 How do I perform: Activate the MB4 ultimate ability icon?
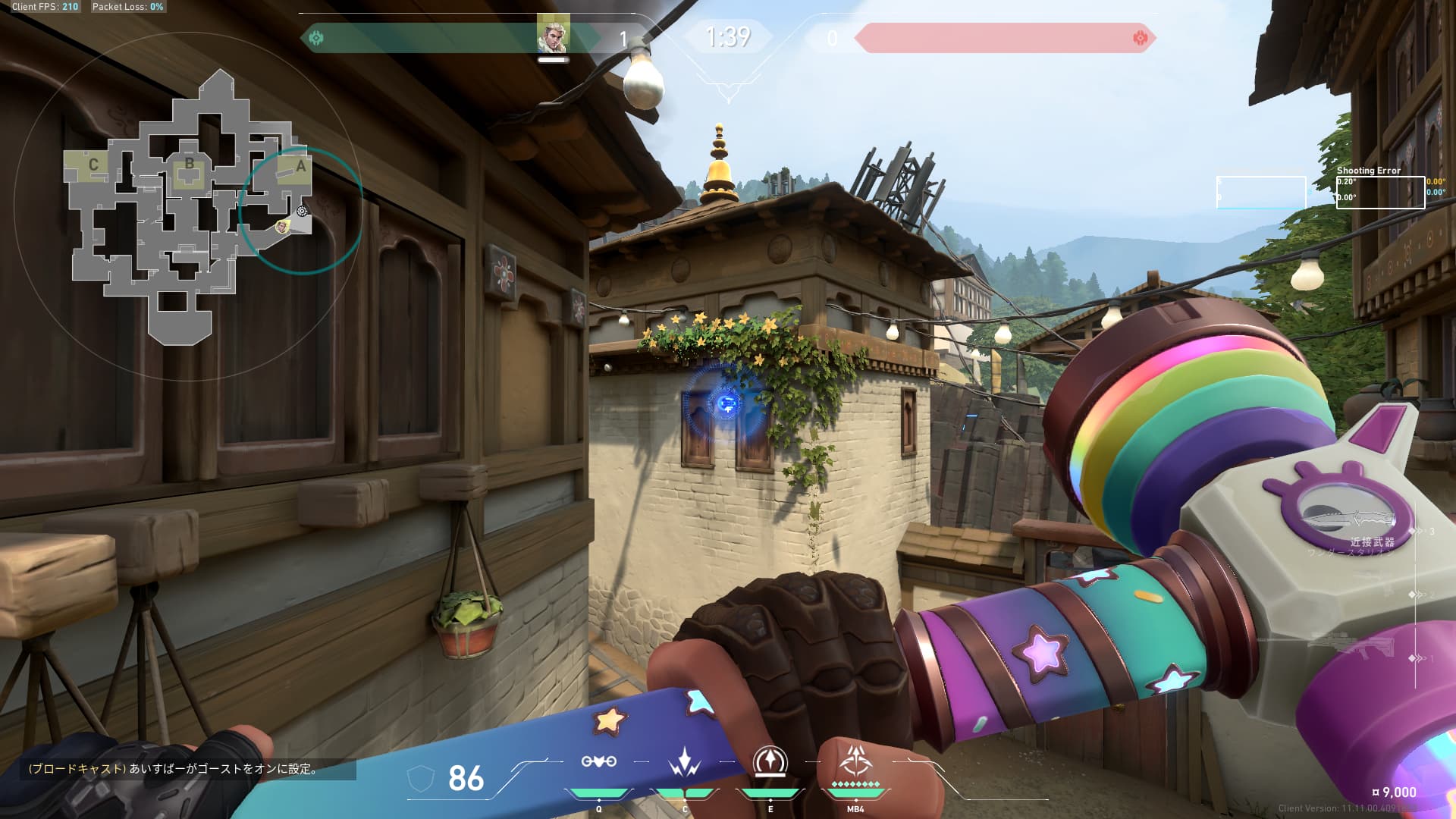[x=855, y=761]
